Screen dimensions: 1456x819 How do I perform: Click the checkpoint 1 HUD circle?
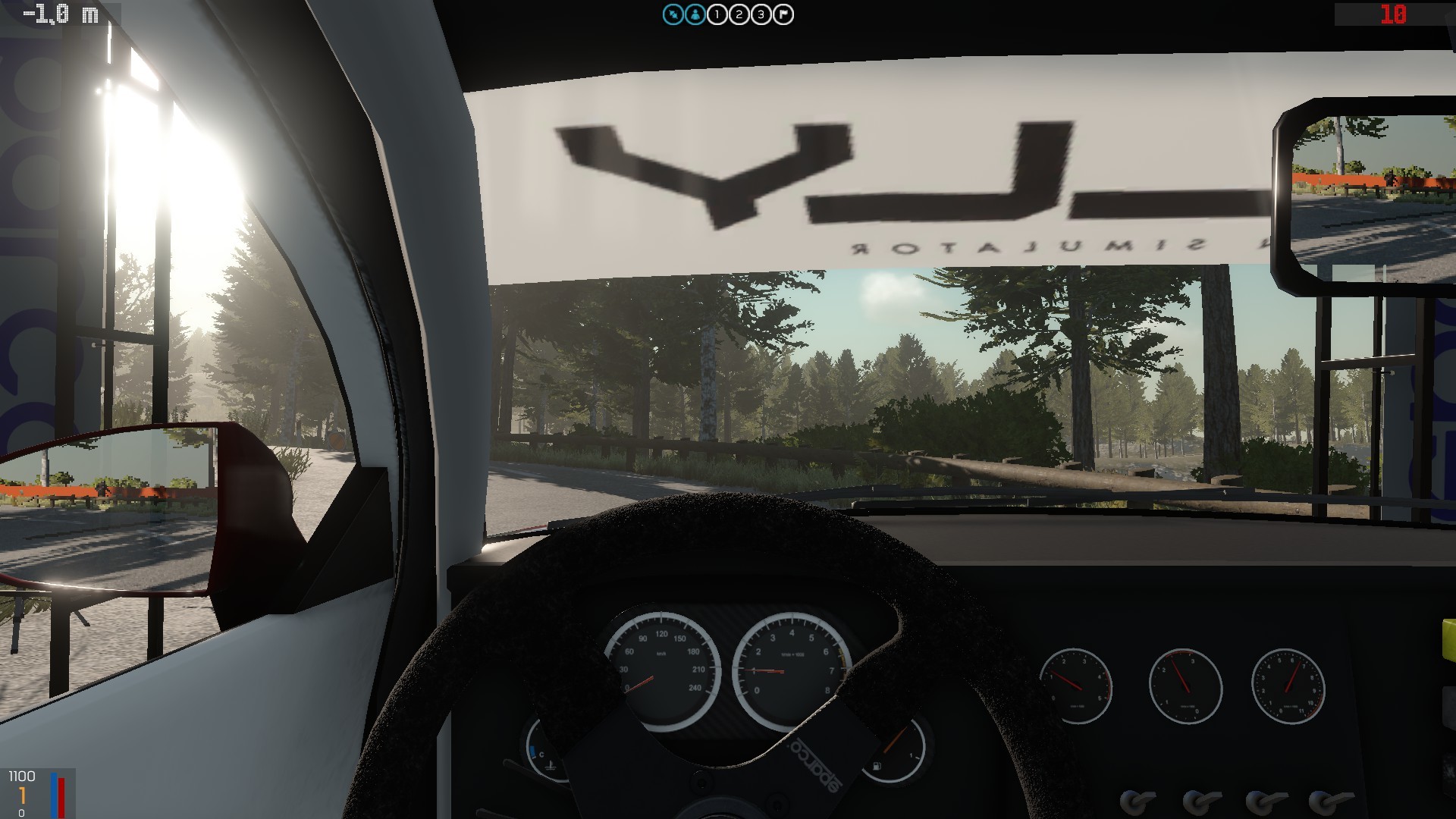coord(717,14)
